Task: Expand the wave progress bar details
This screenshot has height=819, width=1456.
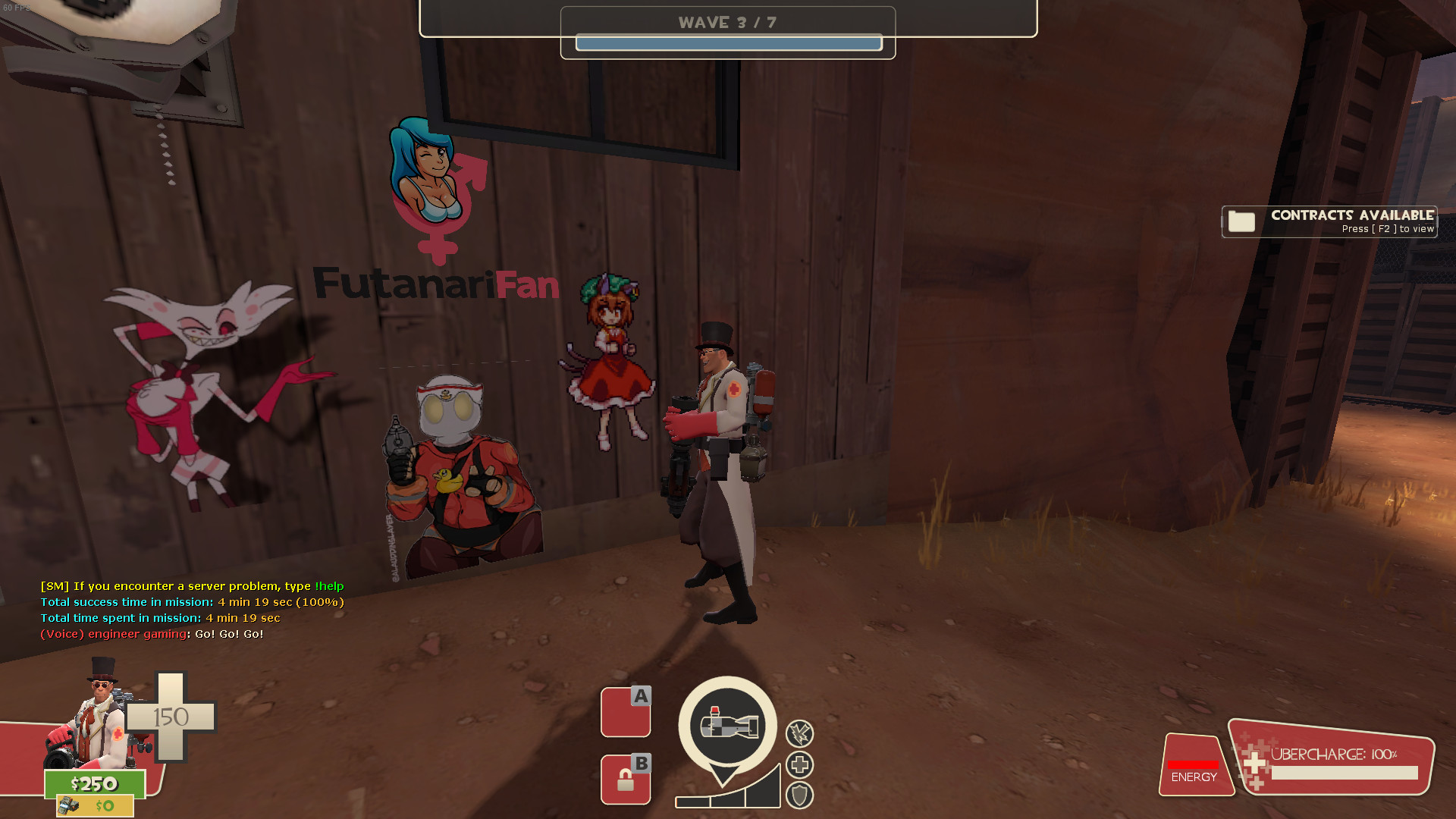Action: 729,43
